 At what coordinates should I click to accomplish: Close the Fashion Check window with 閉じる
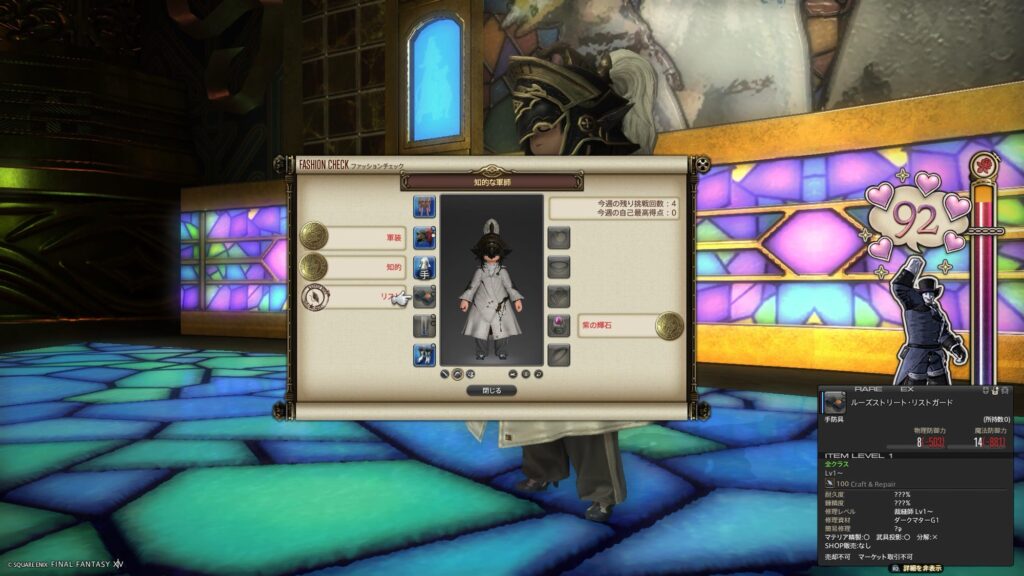pos(492,391)
